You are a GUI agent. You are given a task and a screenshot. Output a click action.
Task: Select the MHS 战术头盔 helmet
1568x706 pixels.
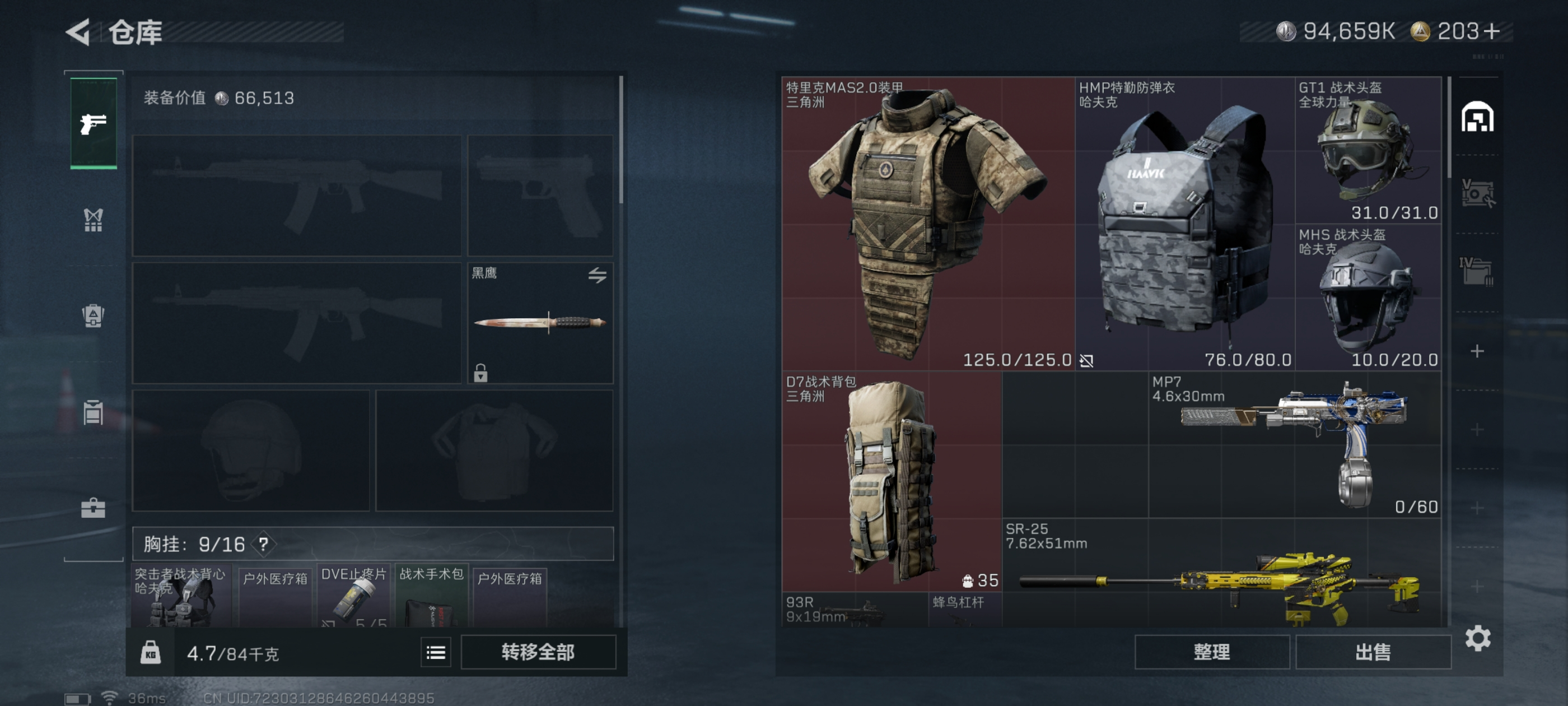(x=1368, y=298)
